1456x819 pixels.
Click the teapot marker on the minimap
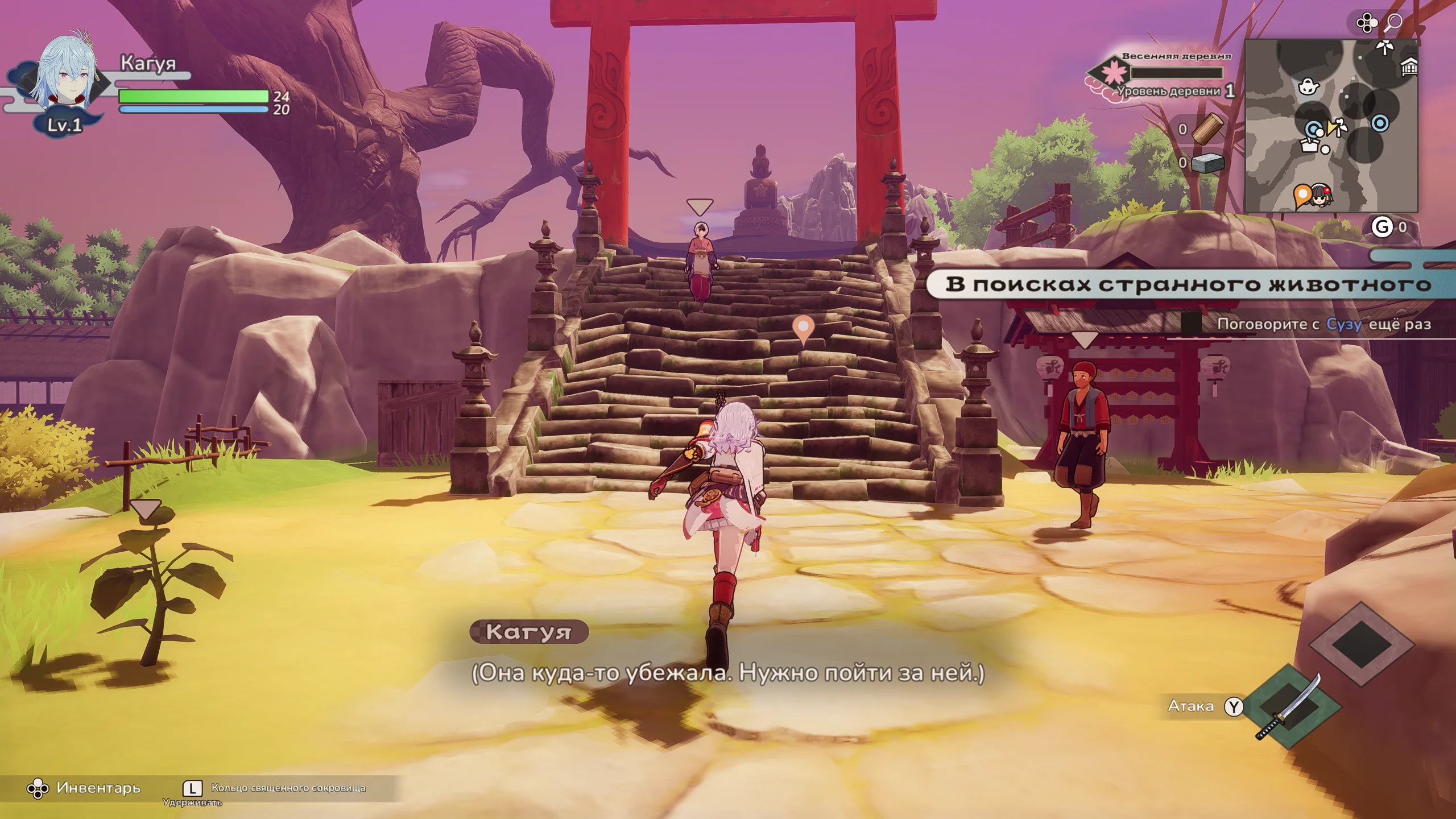tap(1309, 87)
